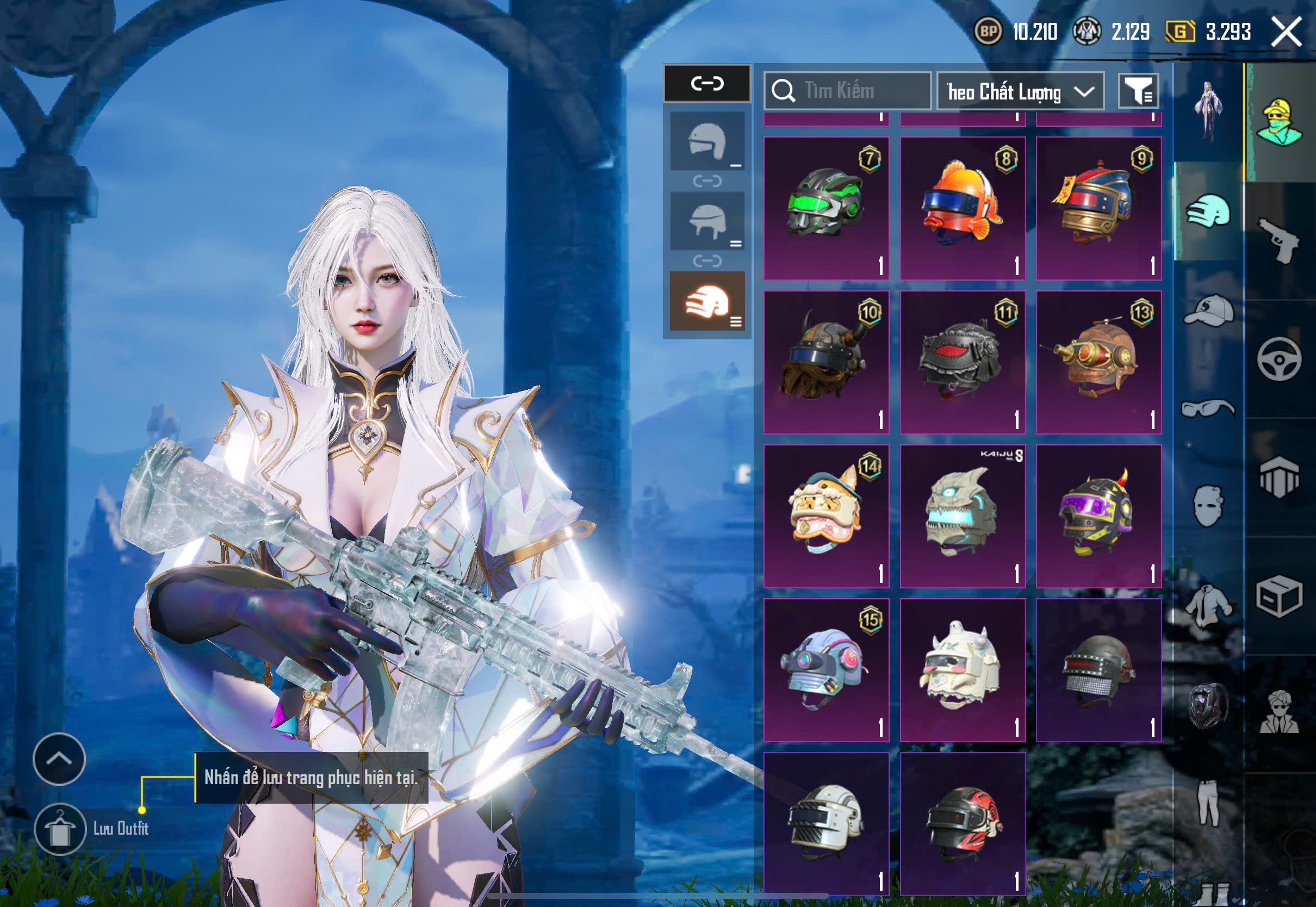Screen dimensions: 1316x907
Task: Show the sunglasses eyewear category
Action: click(1208, 408)
